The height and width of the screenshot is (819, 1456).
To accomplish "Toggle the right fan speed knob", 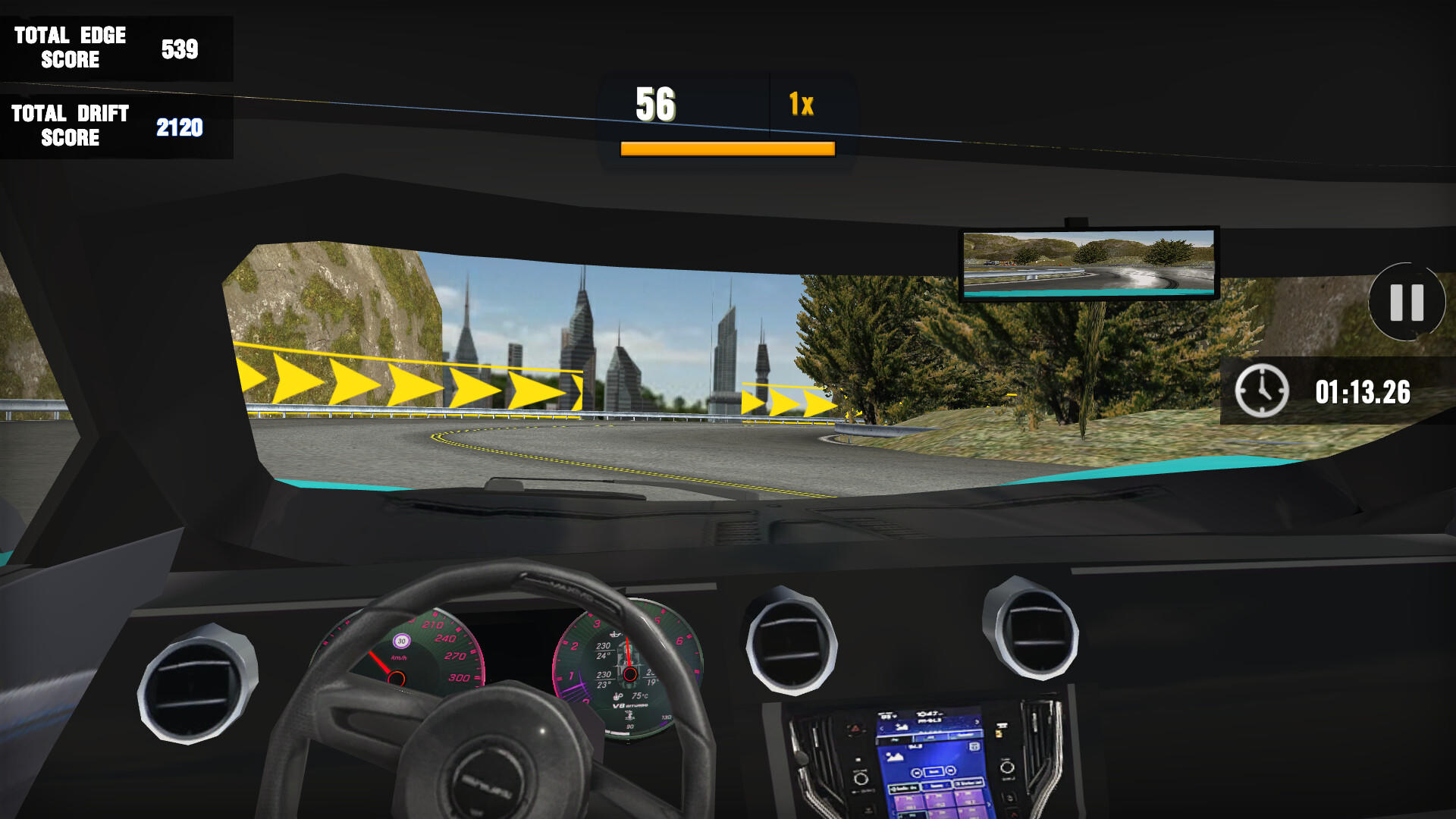I will pyautogui.click(x=1007, y=767).
